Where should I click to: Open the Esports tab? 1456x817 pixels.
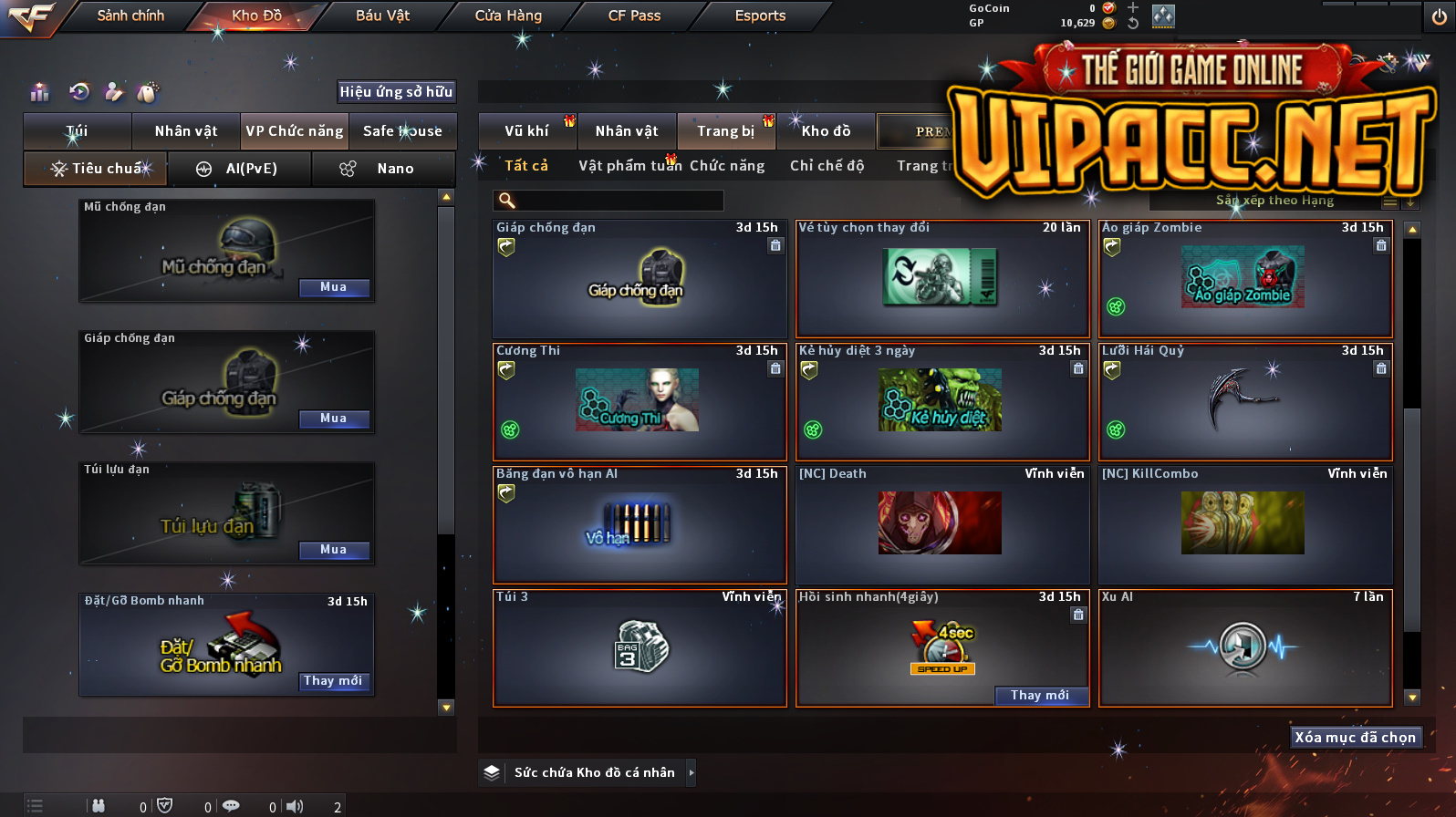(760, 16)
